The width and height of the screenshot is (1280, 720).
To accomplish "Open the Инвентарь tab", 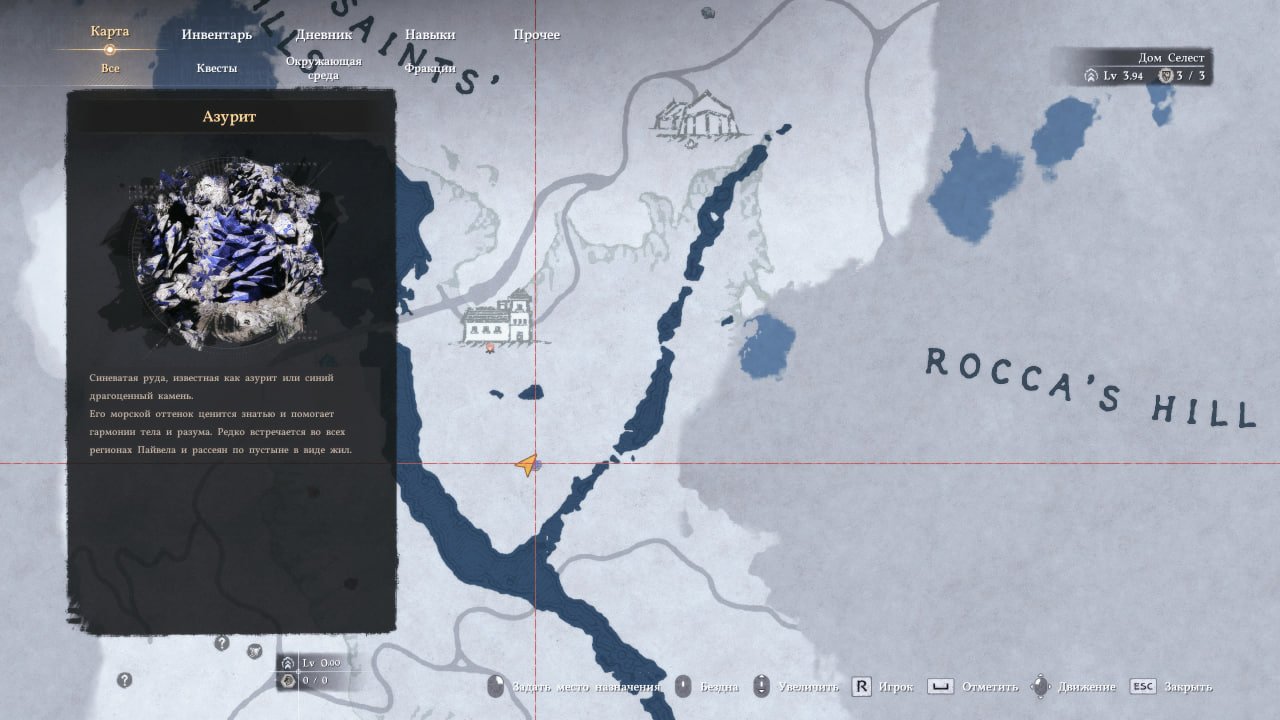I will coord(217,35).
